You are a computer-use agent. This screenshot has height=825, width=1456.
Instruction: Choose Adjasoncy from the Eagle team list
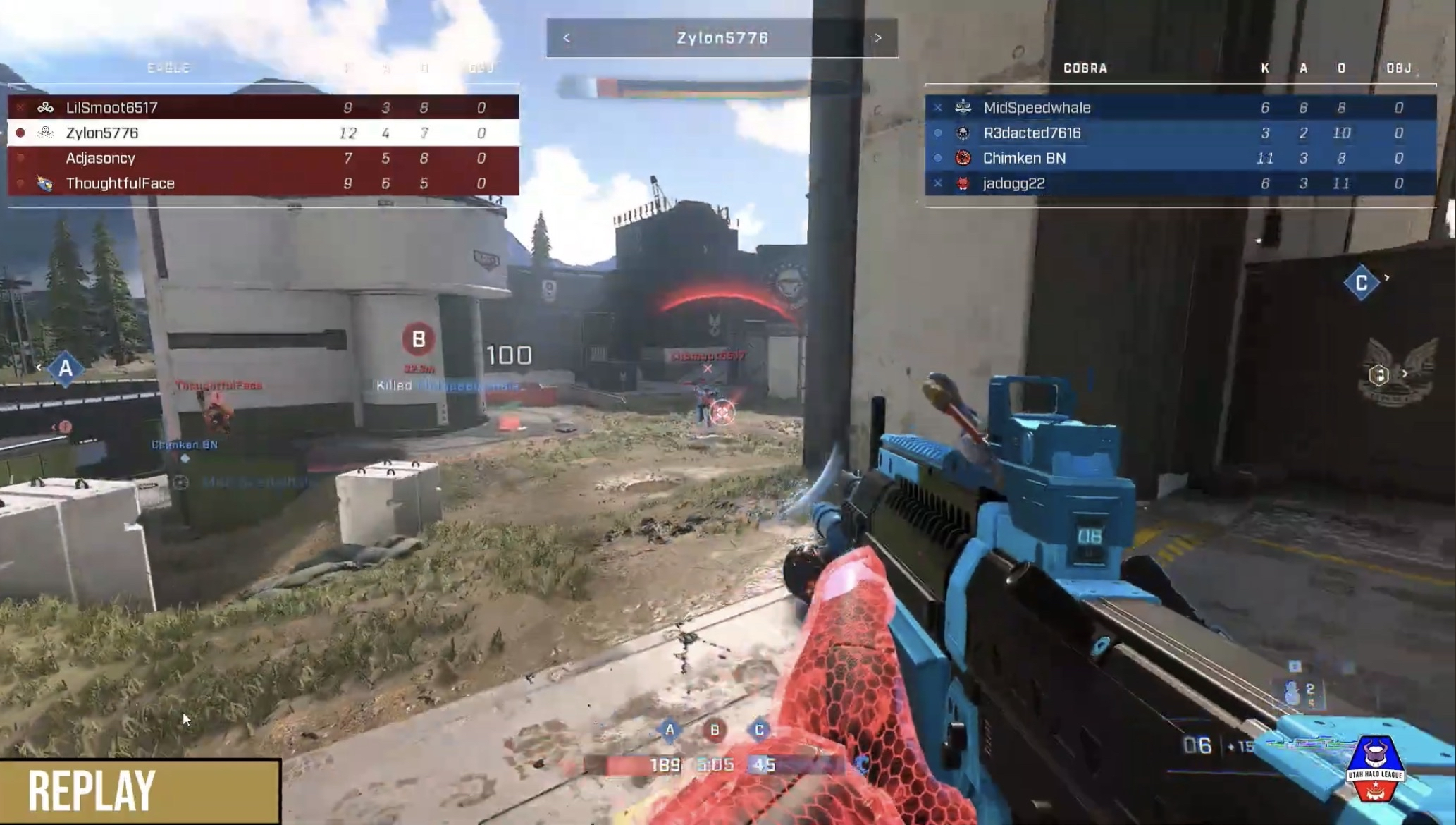pos(263,158)
